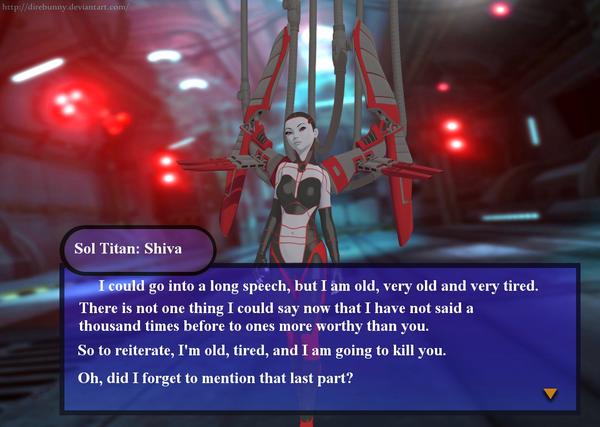This screenshot has width=600, height=427.
Task: Click the orange continue arrow in dialogue box
Action: click(x=549, y=394)
